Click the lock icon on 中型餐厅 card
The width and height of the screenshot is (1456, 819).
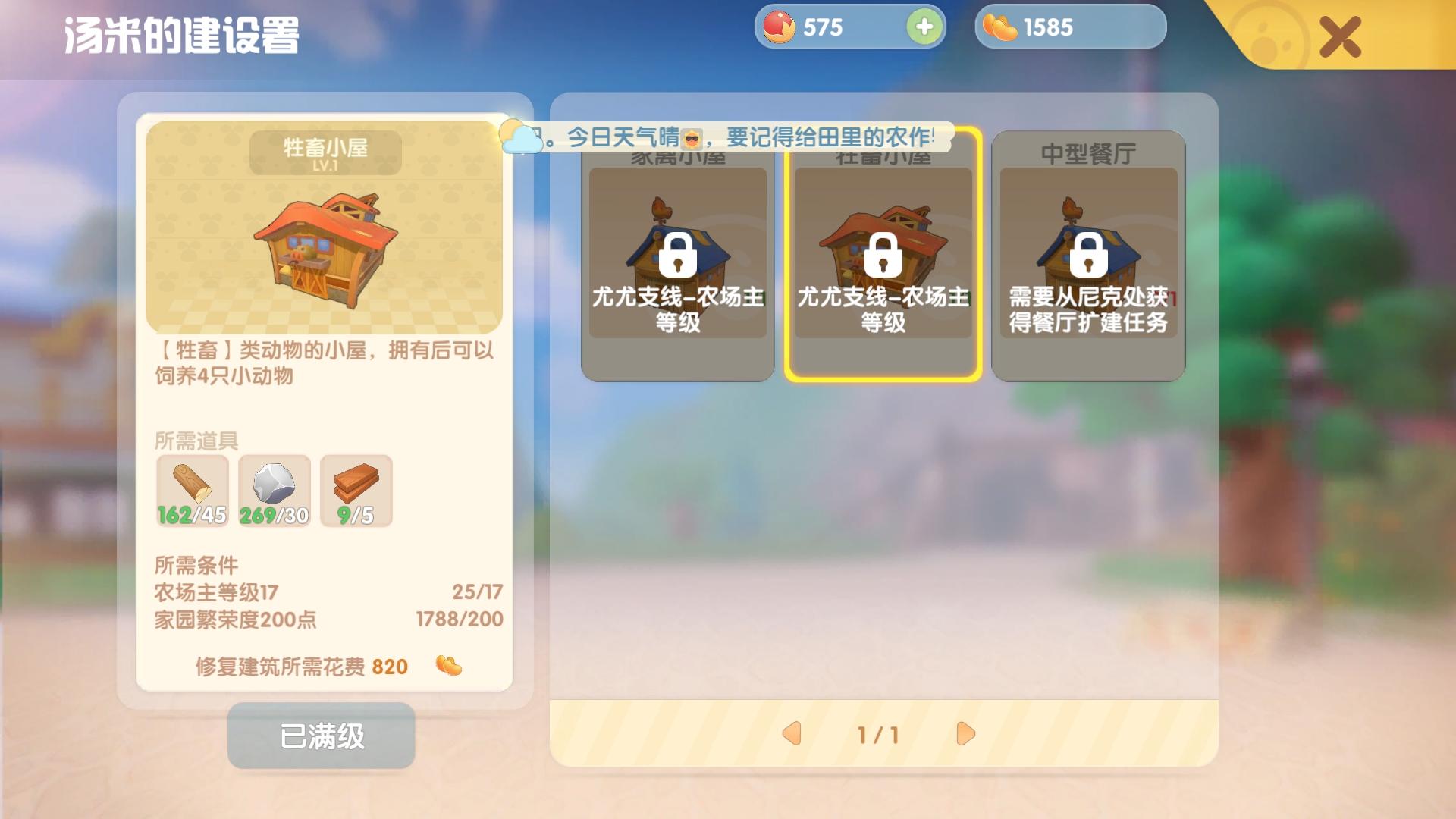1089,258
